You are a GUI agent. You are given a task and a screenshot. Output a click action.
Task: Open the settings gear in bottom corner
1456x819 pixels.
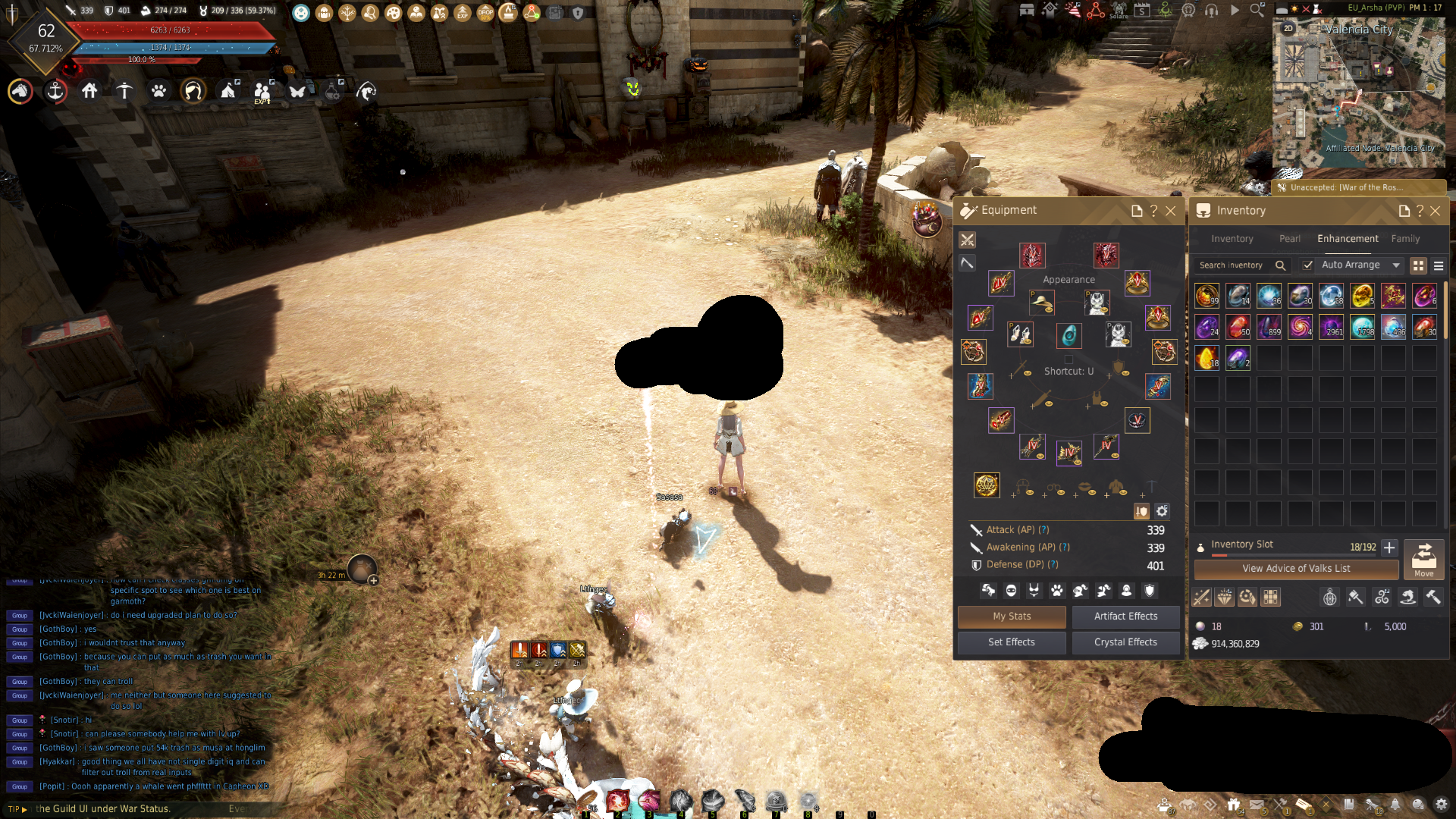(x=1442, y=805)
